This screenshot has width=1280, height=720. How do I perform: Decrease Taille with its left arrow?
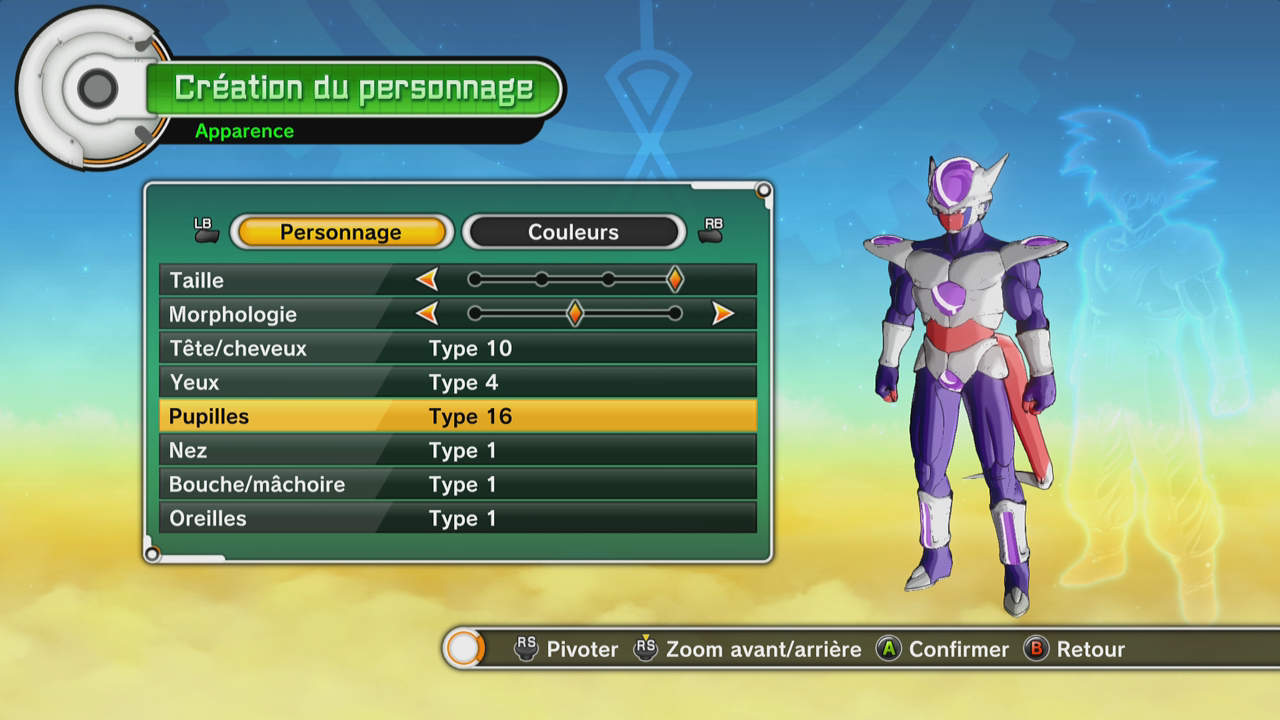428,280
